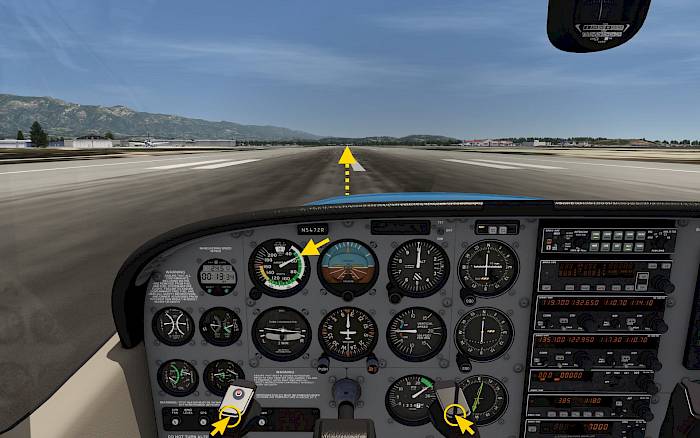Select the digital clock on the panel

coord(217,275)
